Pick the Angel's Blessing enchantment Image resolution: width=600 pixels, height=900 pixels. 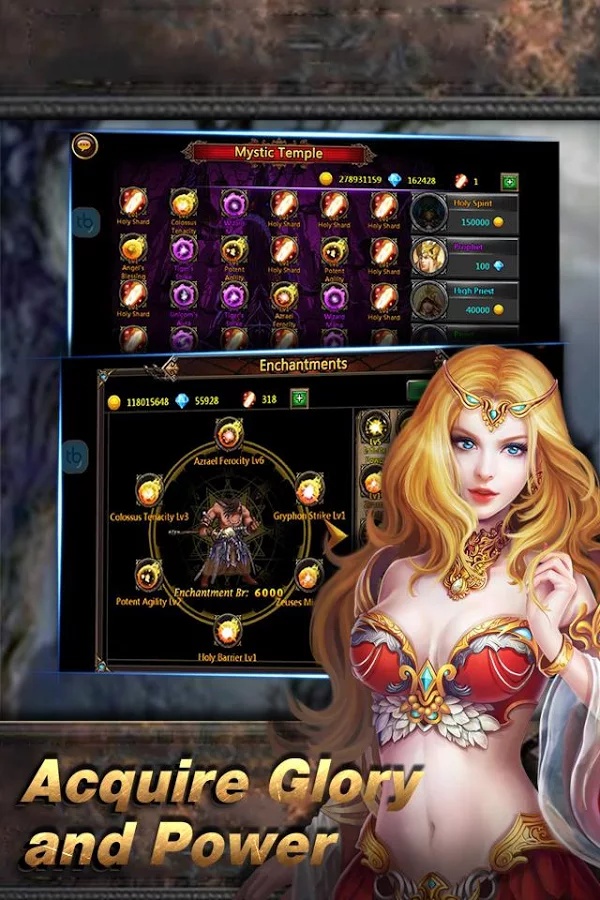(133, 249)
